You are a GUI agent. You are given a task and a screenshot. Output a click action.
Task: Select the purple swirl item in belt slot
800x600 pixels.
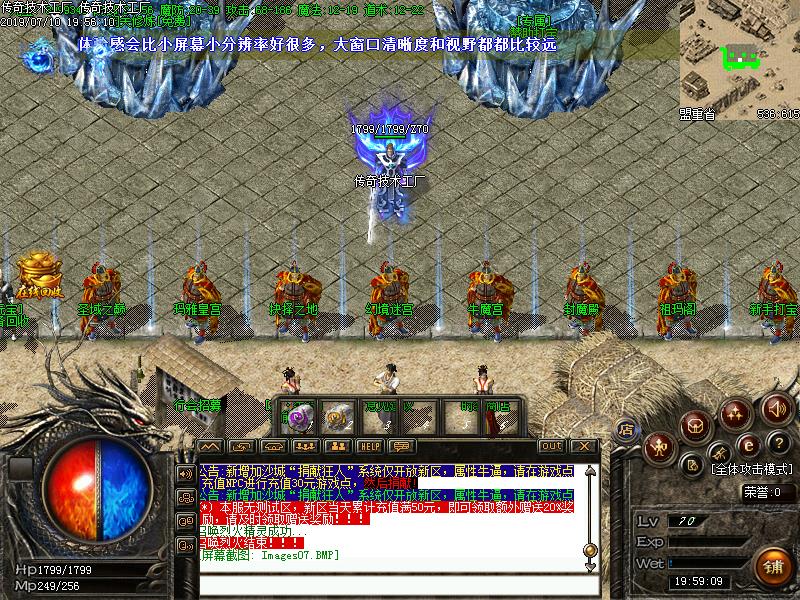[298, 416]
